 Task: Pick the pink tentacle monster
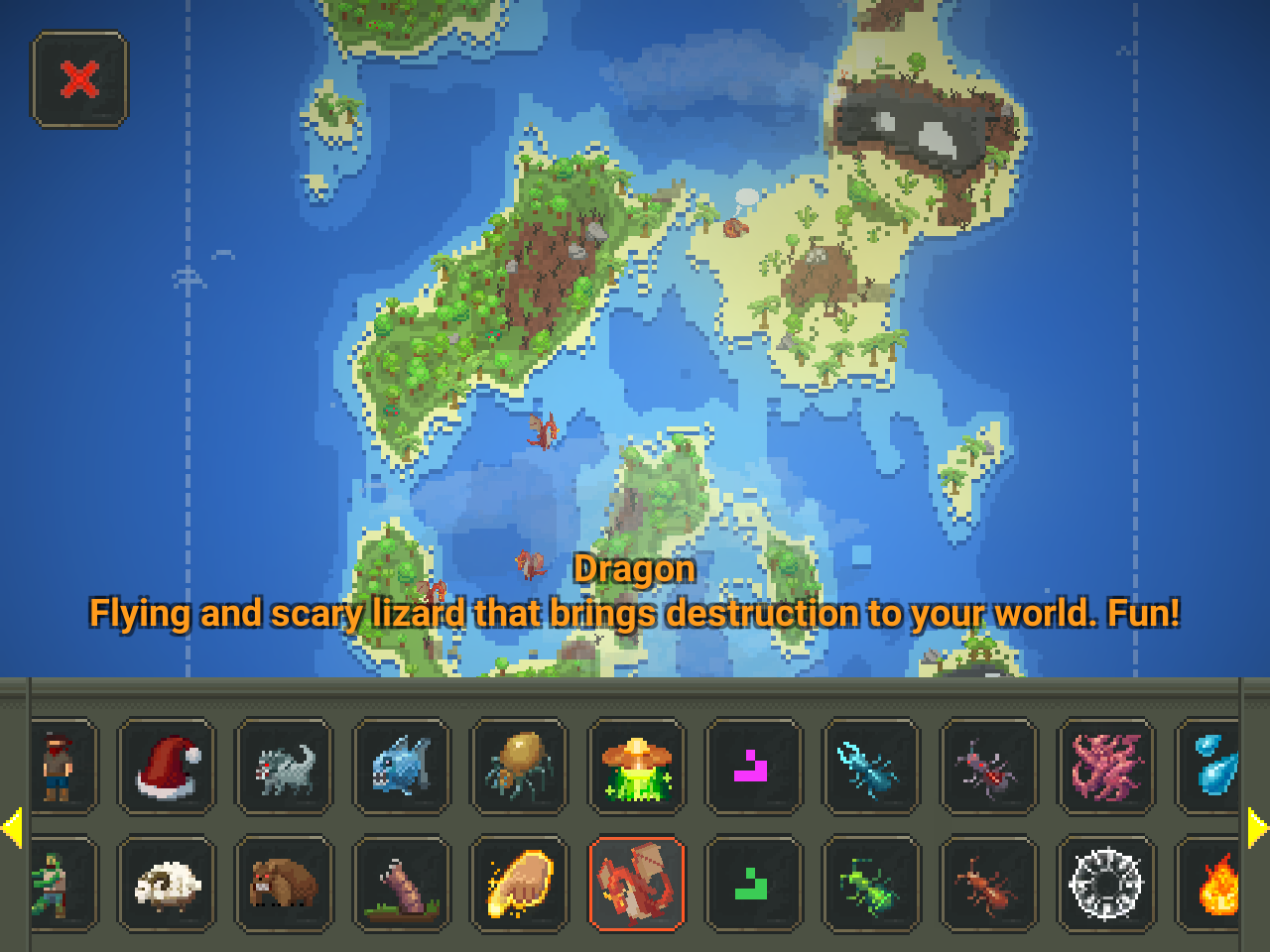point(1105,767)
